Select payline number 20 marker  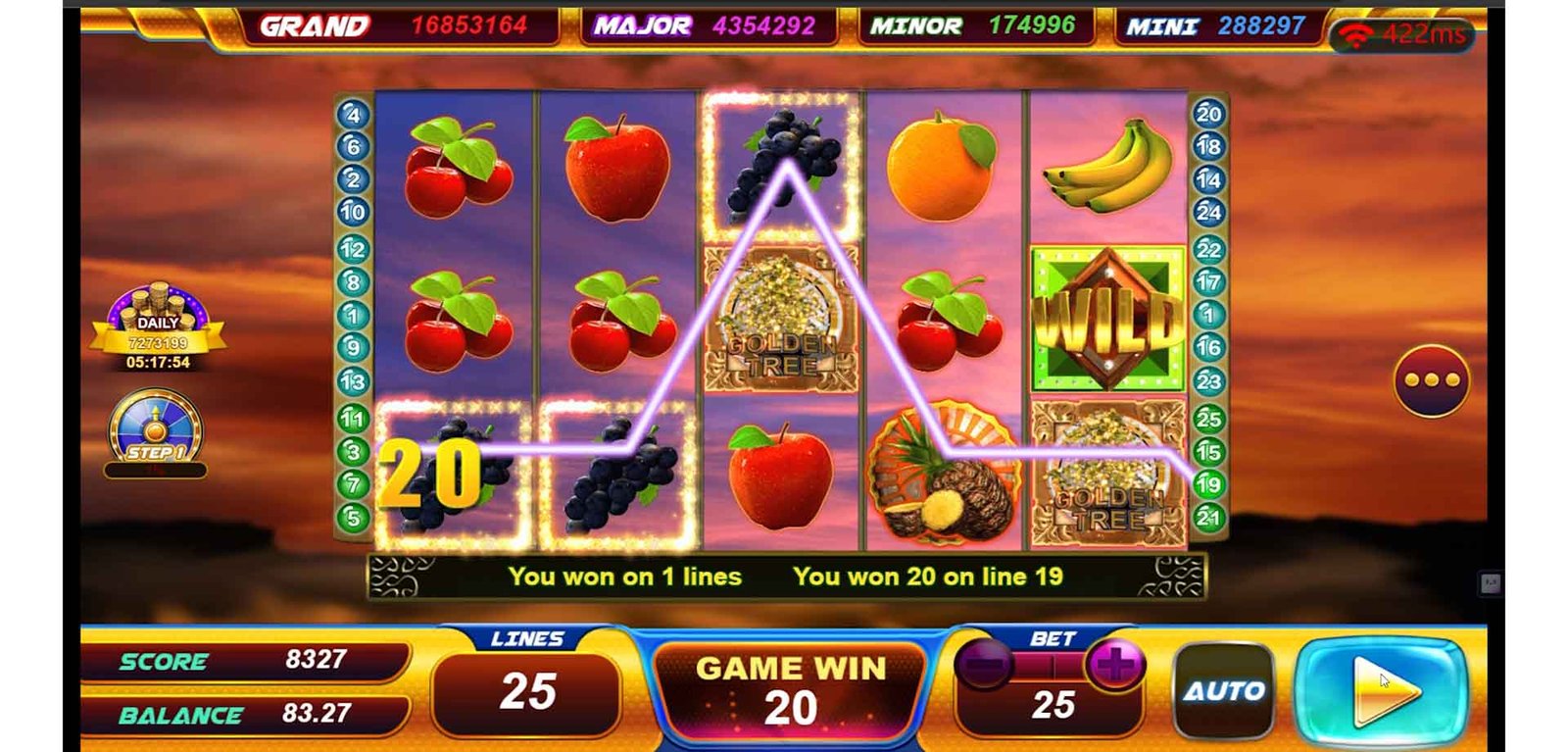(x=1208, y=114)
